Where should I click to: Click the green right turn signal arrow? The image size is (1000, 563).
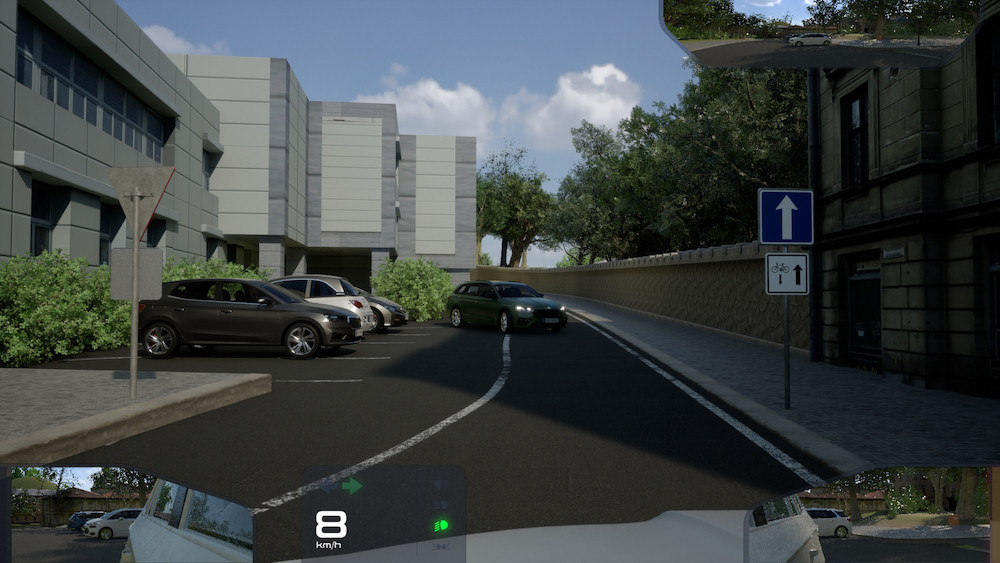click(351, 486)
